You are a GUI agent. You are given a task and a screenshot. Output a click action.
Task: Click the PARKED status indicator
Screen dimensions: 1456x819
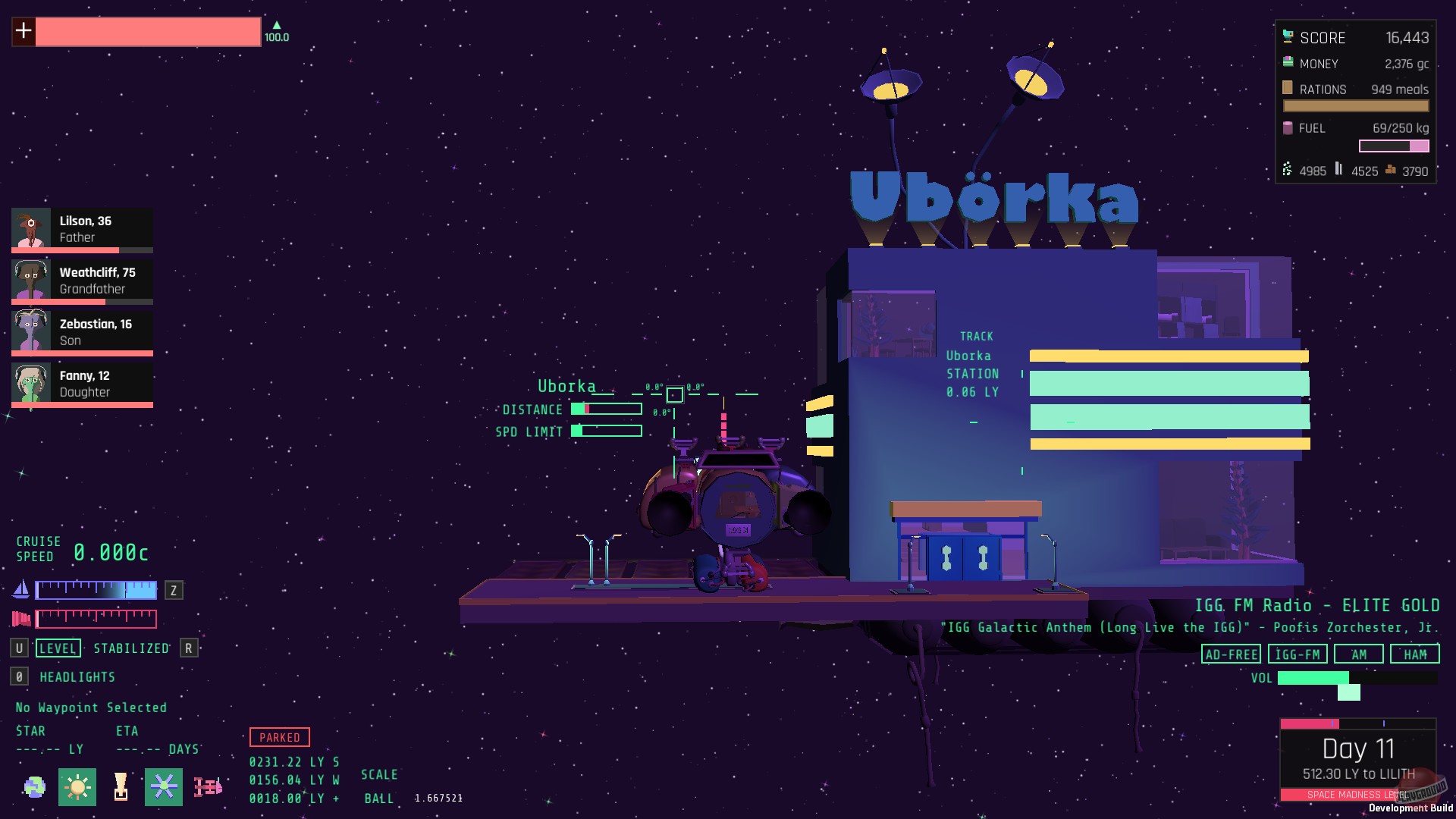point(279,737)
